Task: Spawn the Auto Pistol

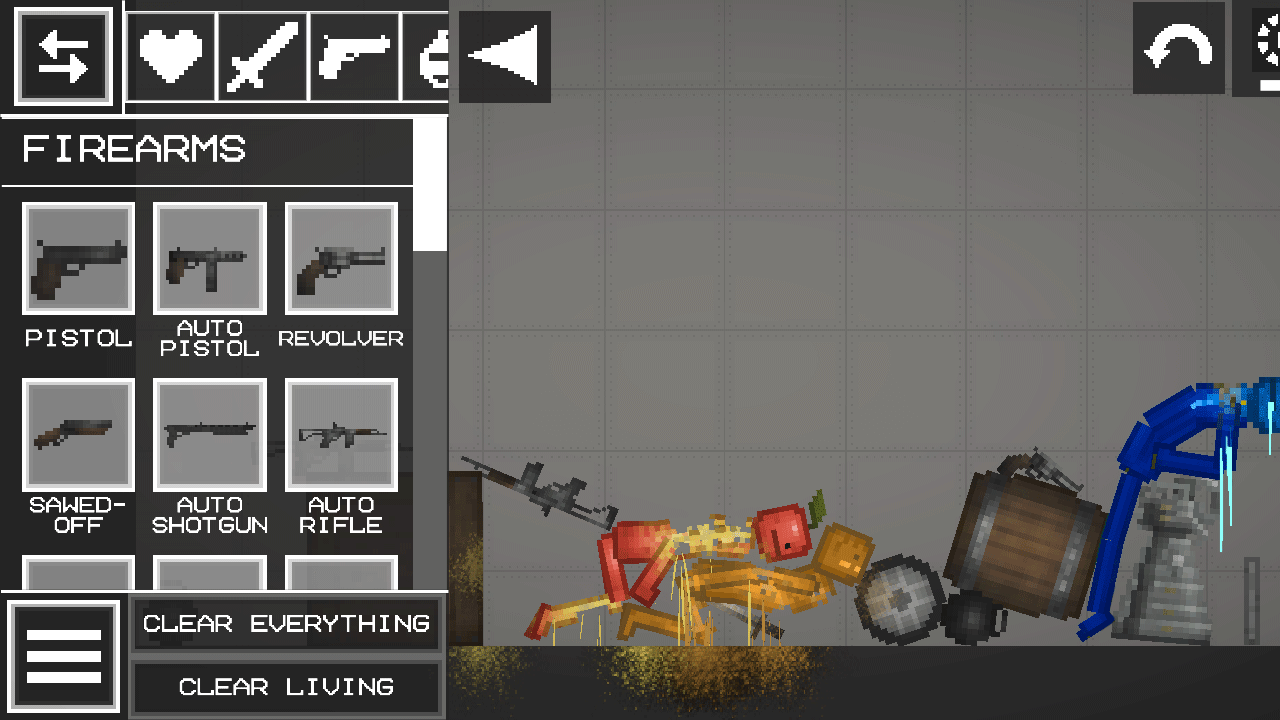Action: (x=209, y=258)
